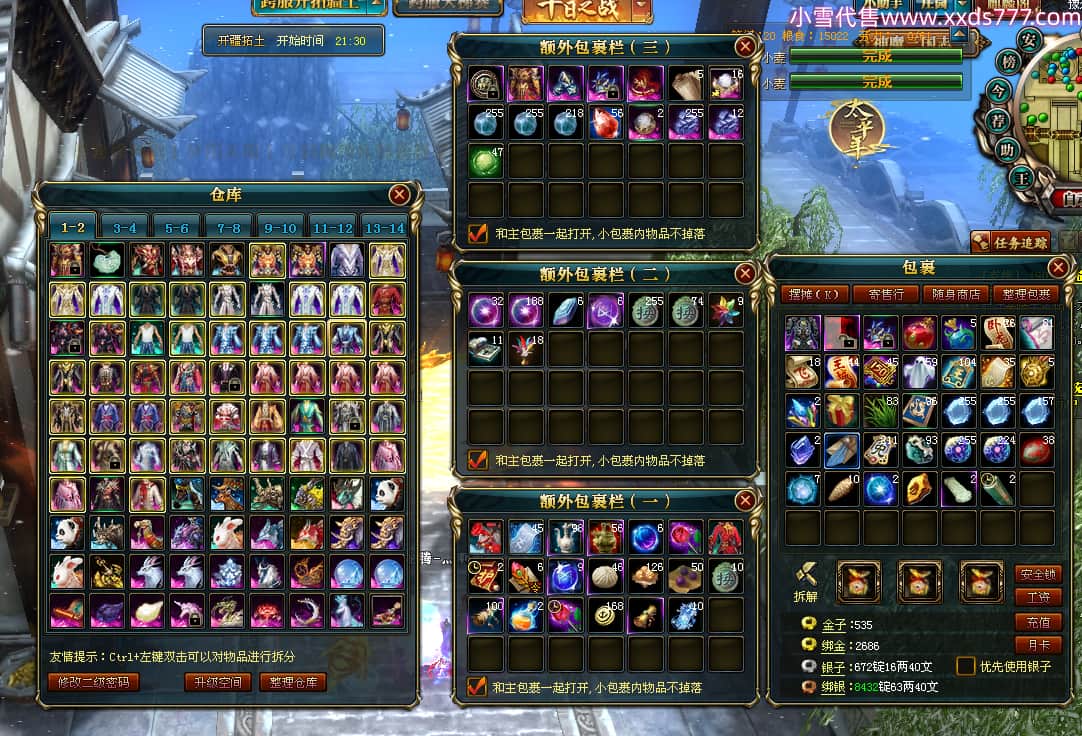Open the 任务追踪 quest tracker
This screenshot has width=1082, height=736.
click(x=1010, y=242)
